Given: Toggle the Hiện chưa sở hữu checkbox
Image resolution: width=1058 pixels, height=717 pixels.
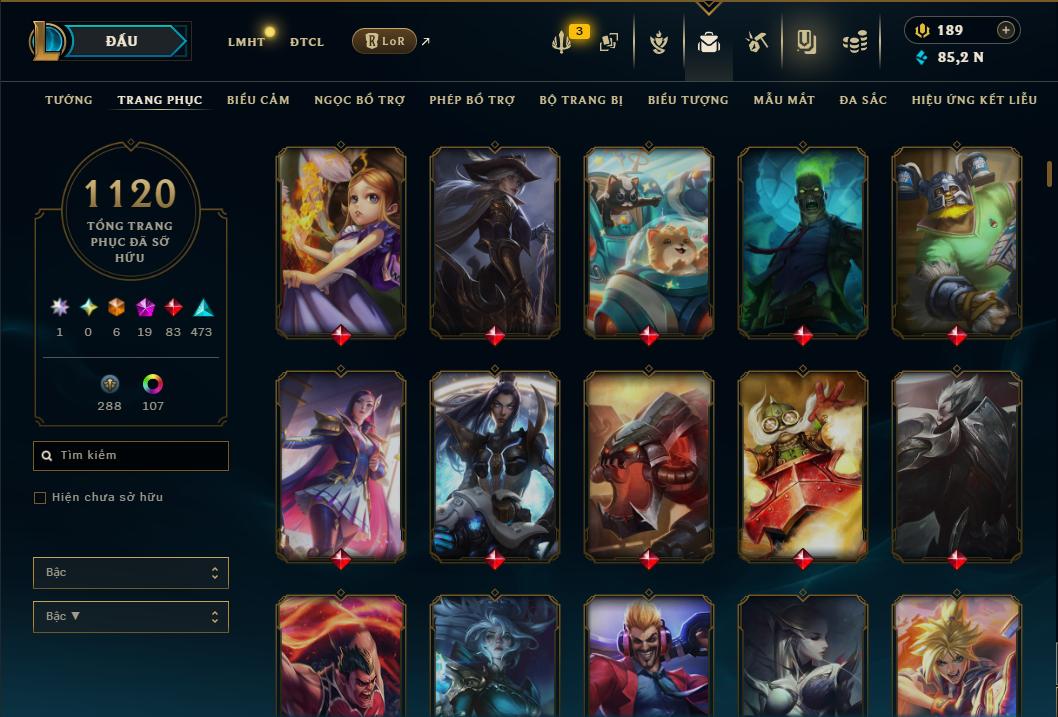Looking at the screenshot, I should 40,498.
